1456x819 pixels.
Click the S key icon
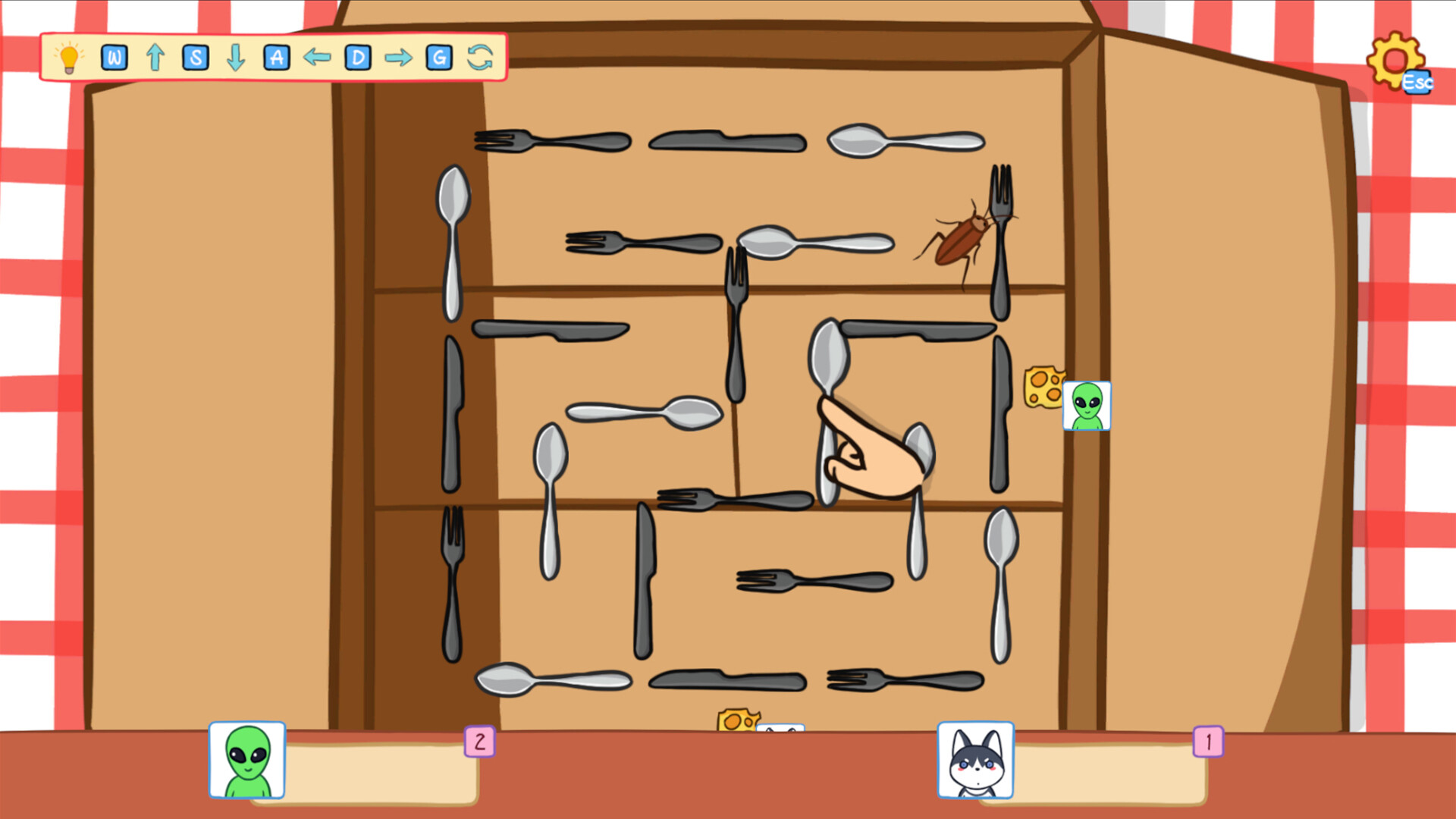point(195,55)
